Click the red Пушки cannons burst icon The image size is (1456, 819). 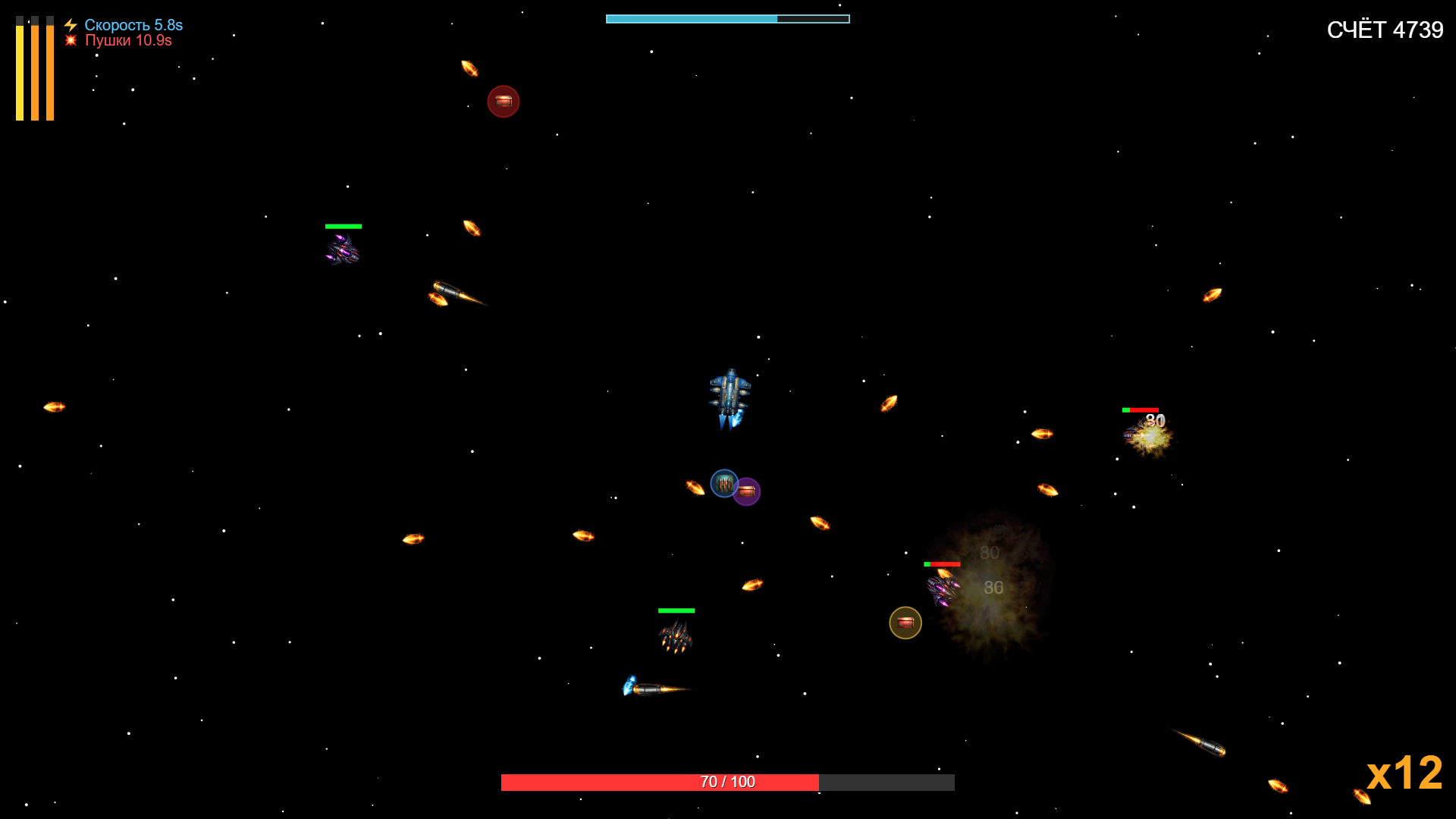(71, 41)
